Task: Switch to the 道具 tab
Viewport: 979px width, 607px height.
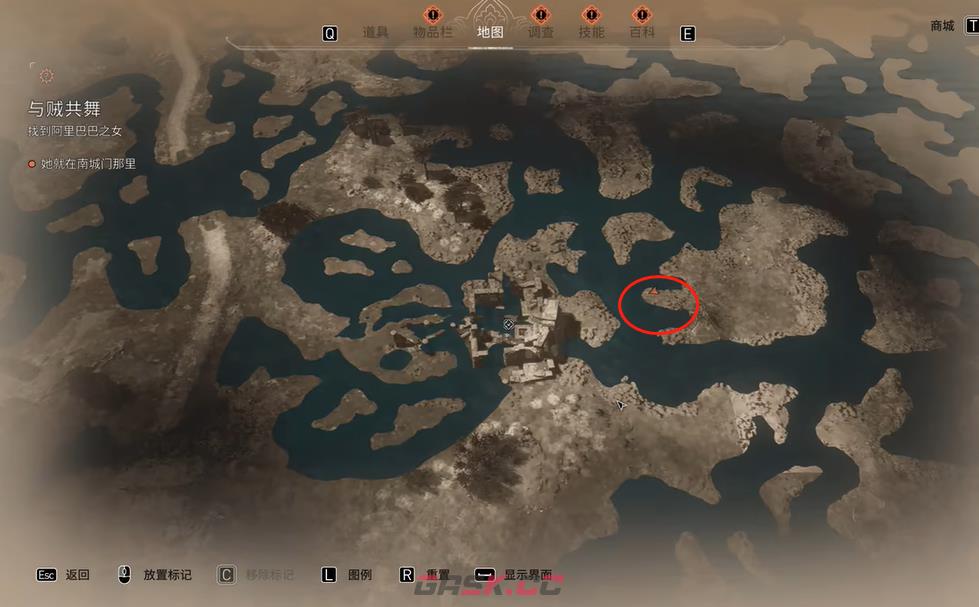Action: tap(375, 33)
